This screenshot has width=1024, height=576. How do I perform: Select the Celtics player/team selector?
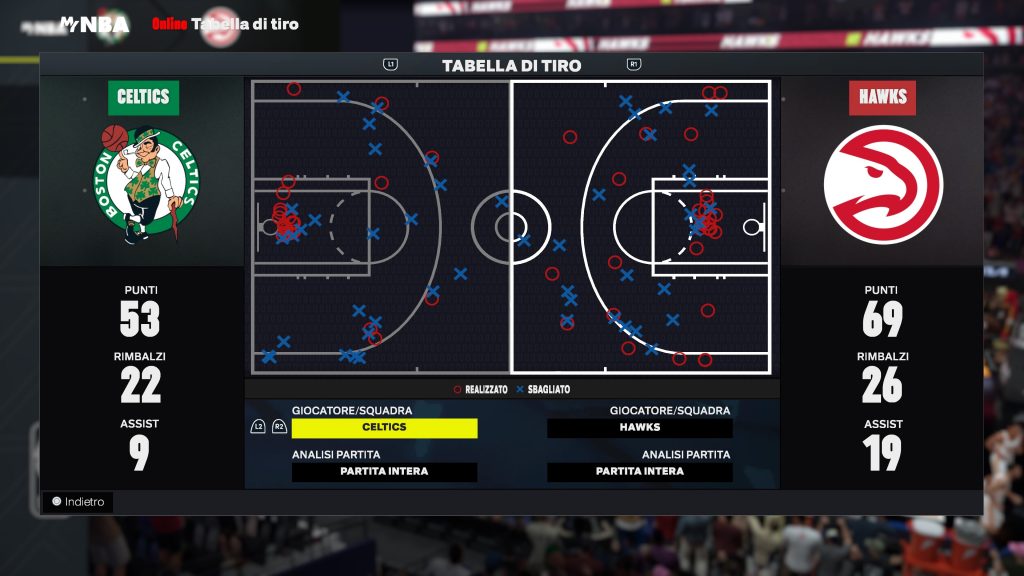tap(384, 428)
